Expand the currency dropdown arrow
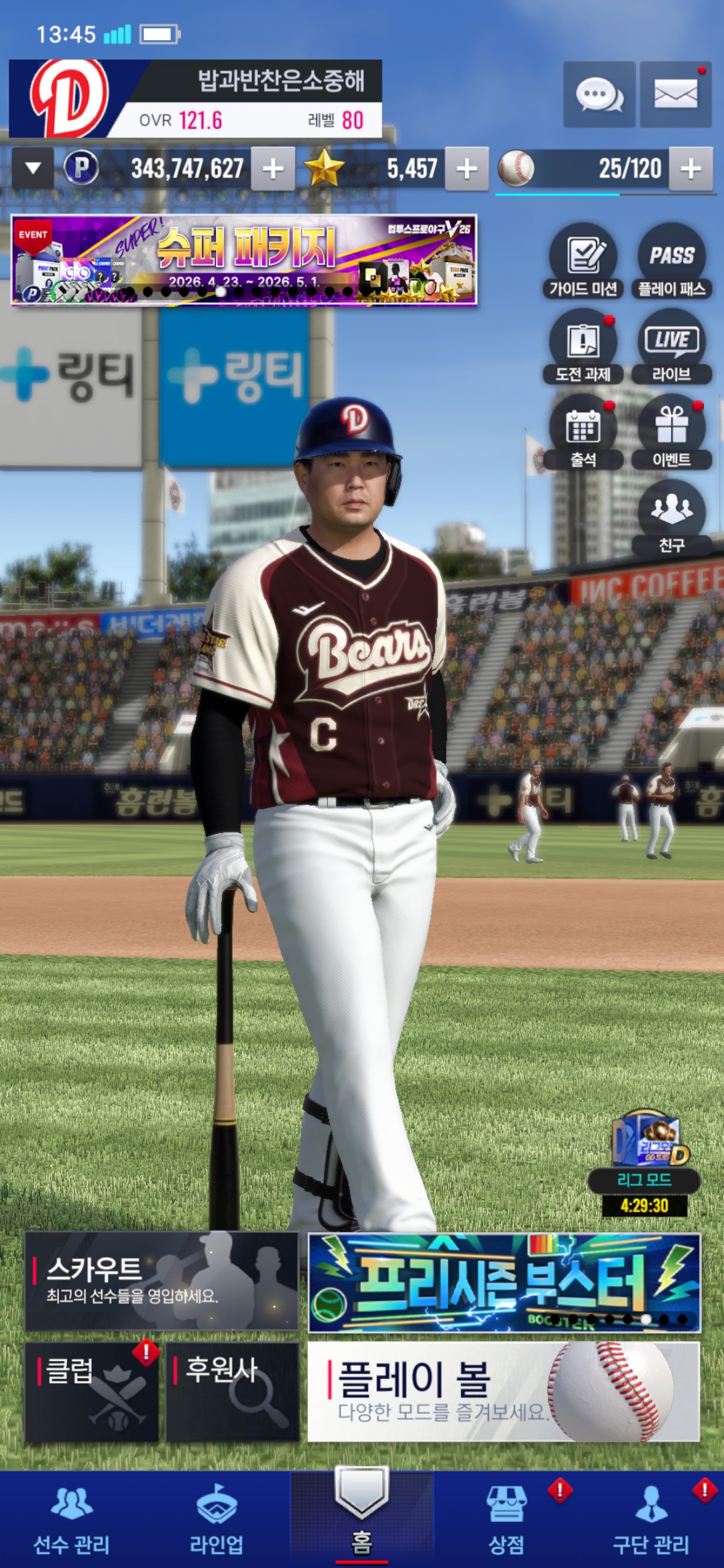 click(x=33, y=168)
